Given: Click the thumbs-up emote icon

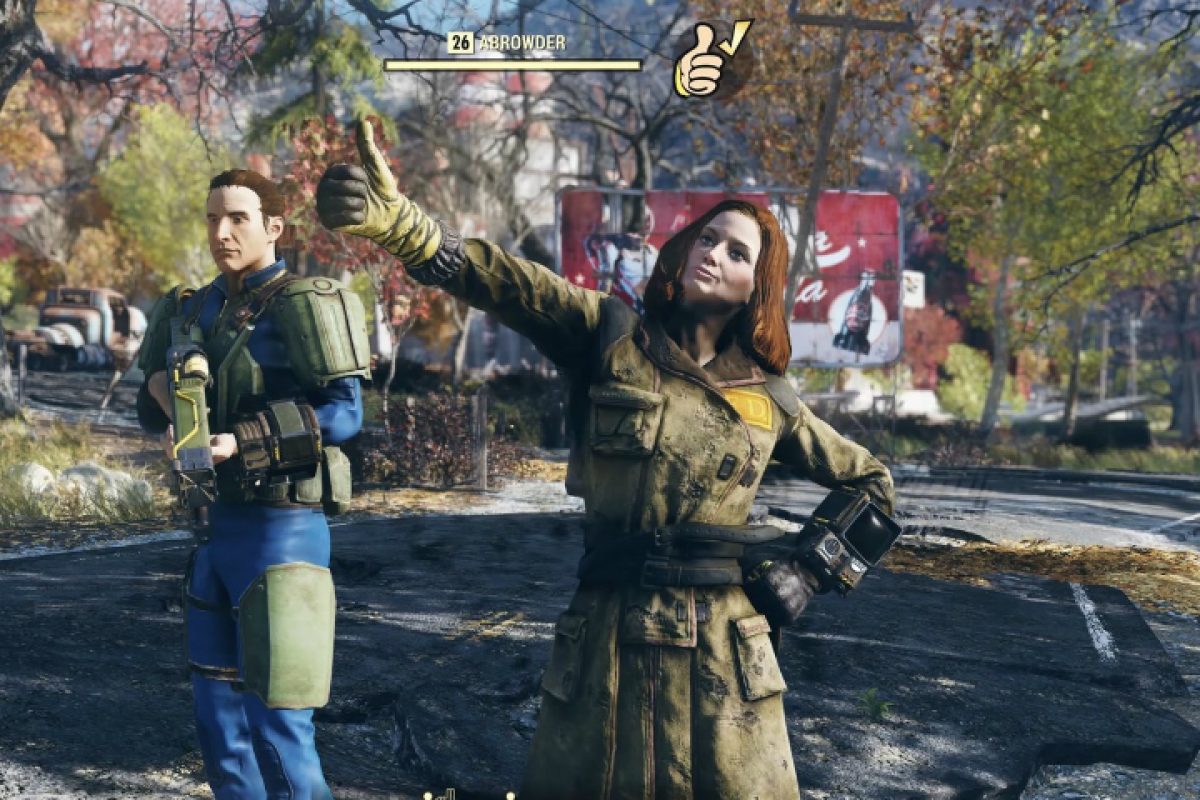Looking at the screenshot, I should coord(710,60).
